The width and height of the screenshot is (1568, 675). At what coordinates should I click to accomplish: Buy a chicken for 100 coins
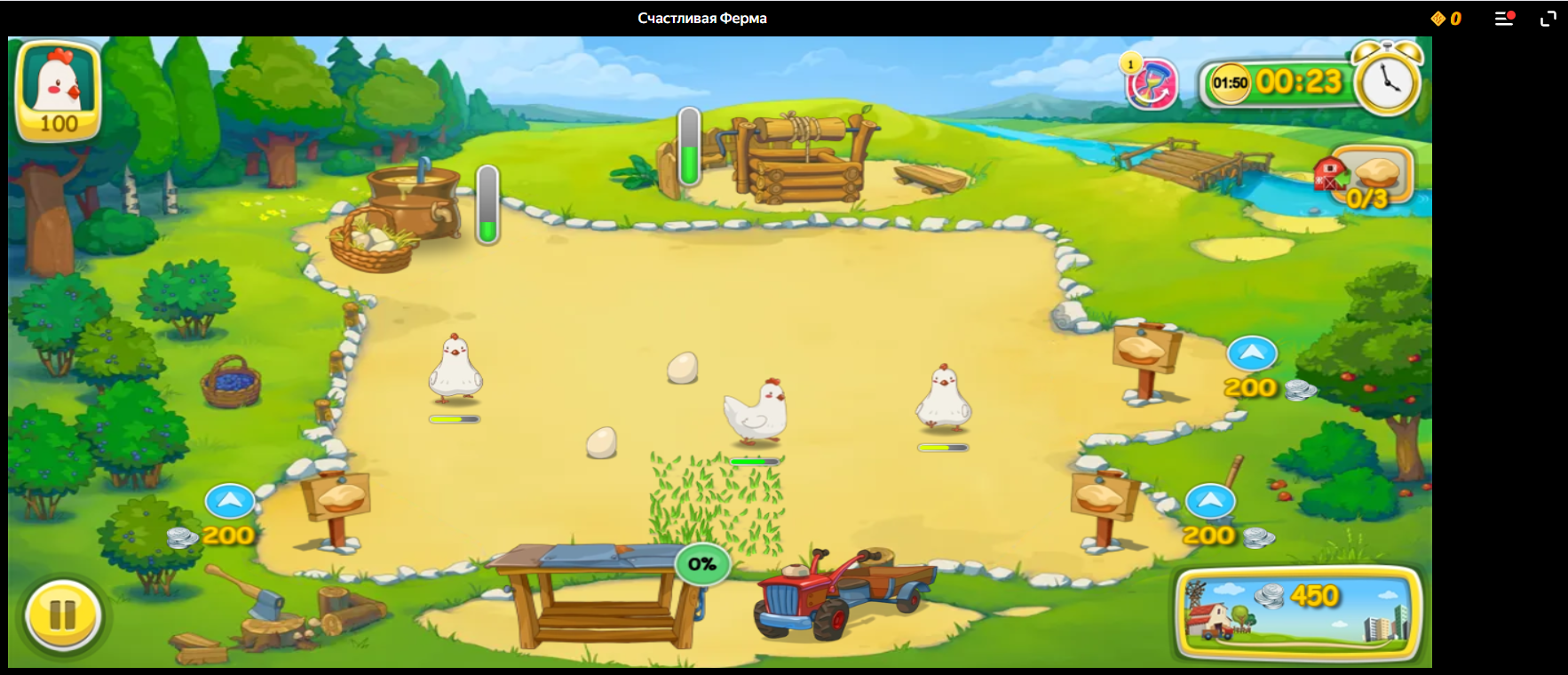click(59, 91)
